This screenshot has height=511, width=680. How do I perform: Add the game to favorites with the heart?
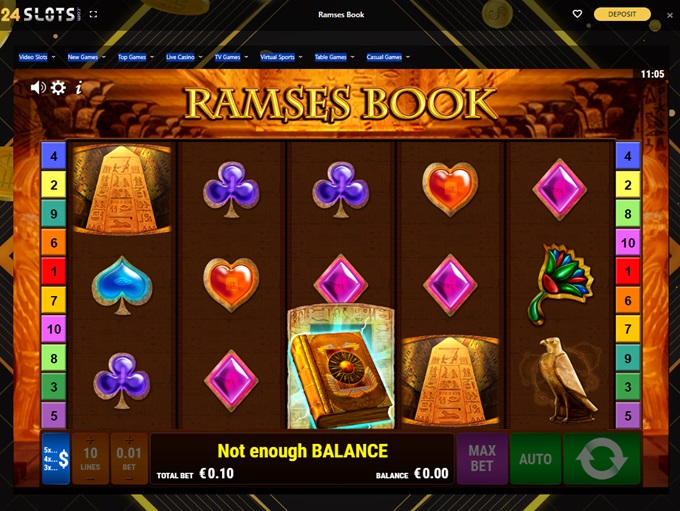pos(577,14)
